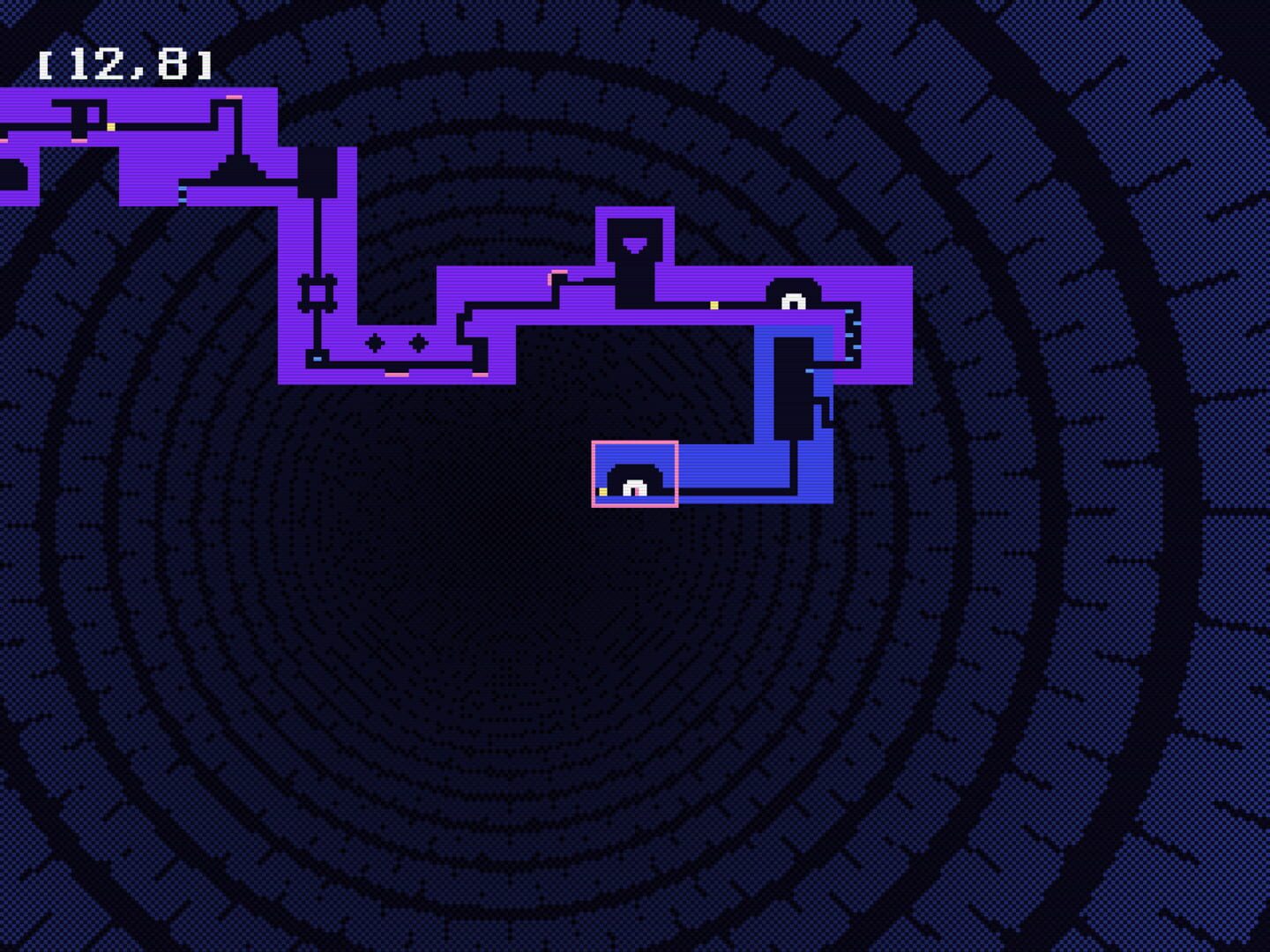Select the right diamond marker in the lower corridor
The width and height of the screenshot is (1270, 952).
419,343
